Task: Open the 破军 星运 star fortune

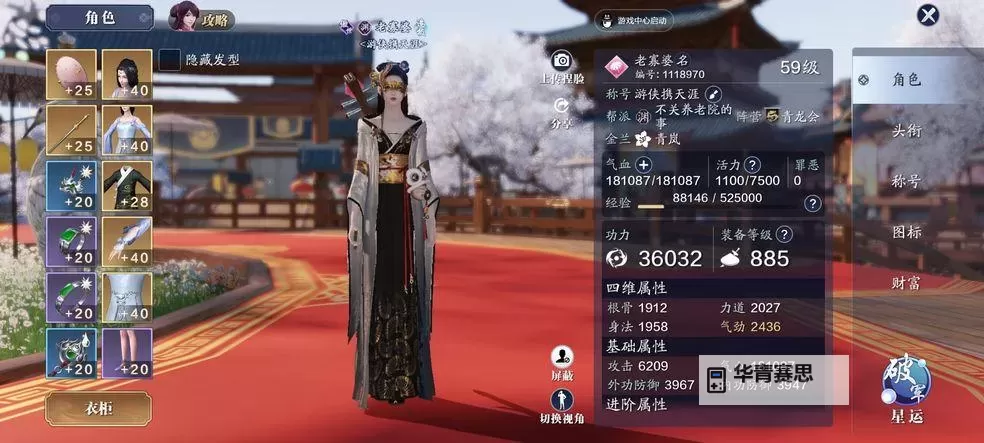Action: 906,385
